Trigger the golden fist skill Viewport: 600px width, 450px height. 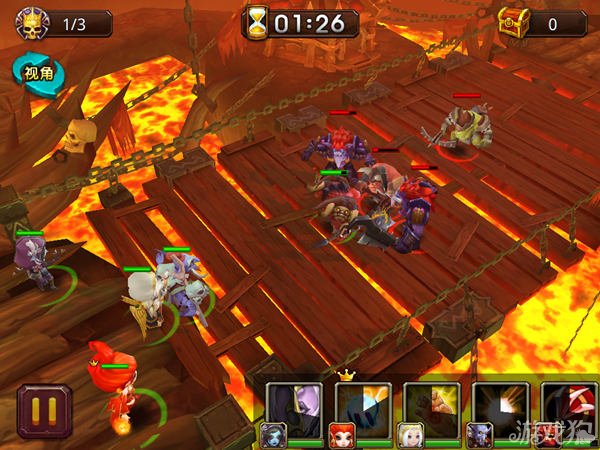431,407
